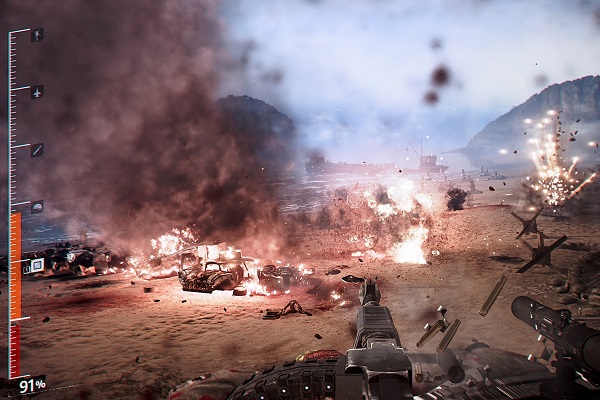Select the top rocket icon on the gauge

pyautogui.click(x=37, y=35)
